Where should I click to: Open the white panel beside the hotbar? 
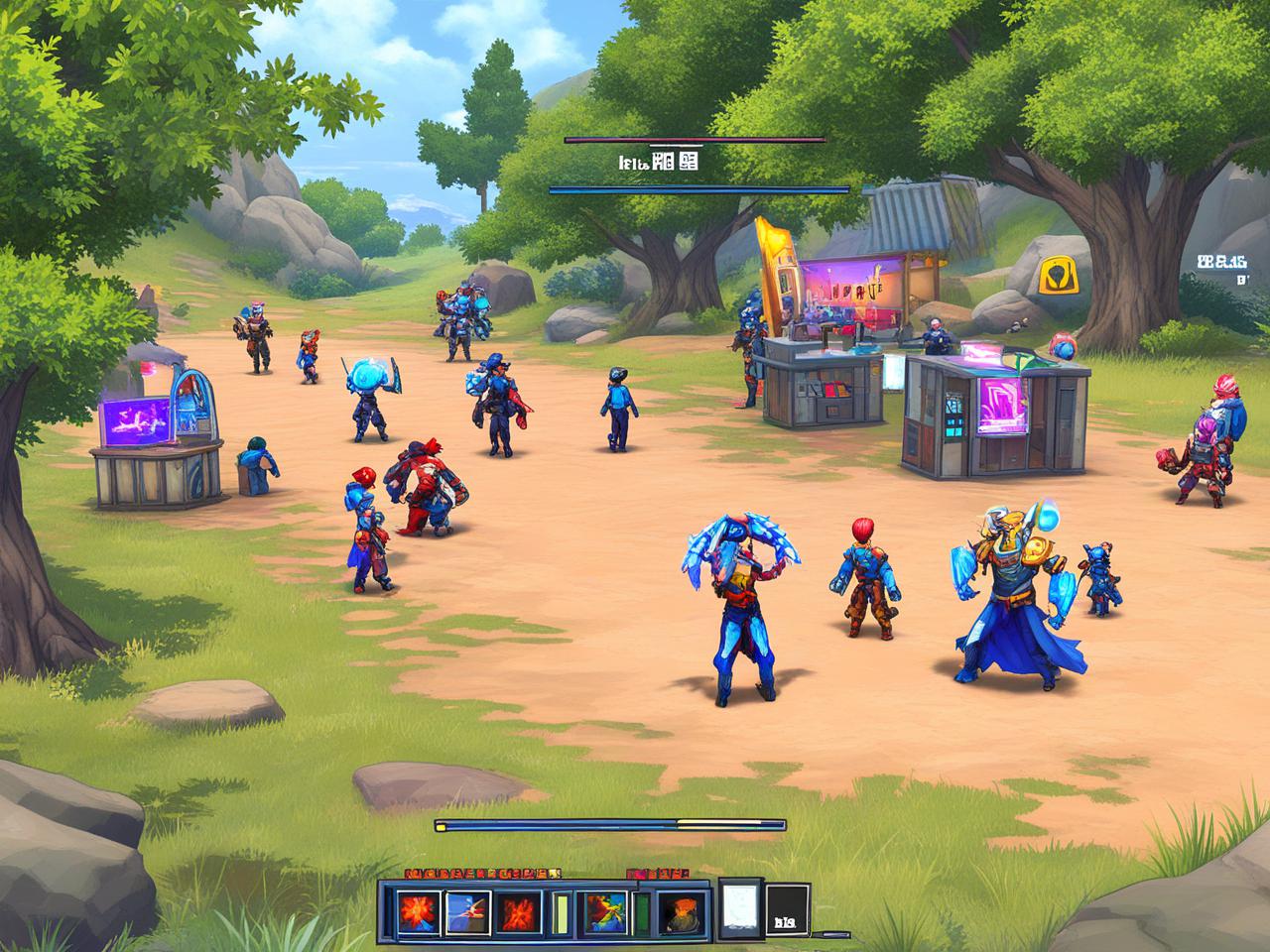tap(738, 906)
